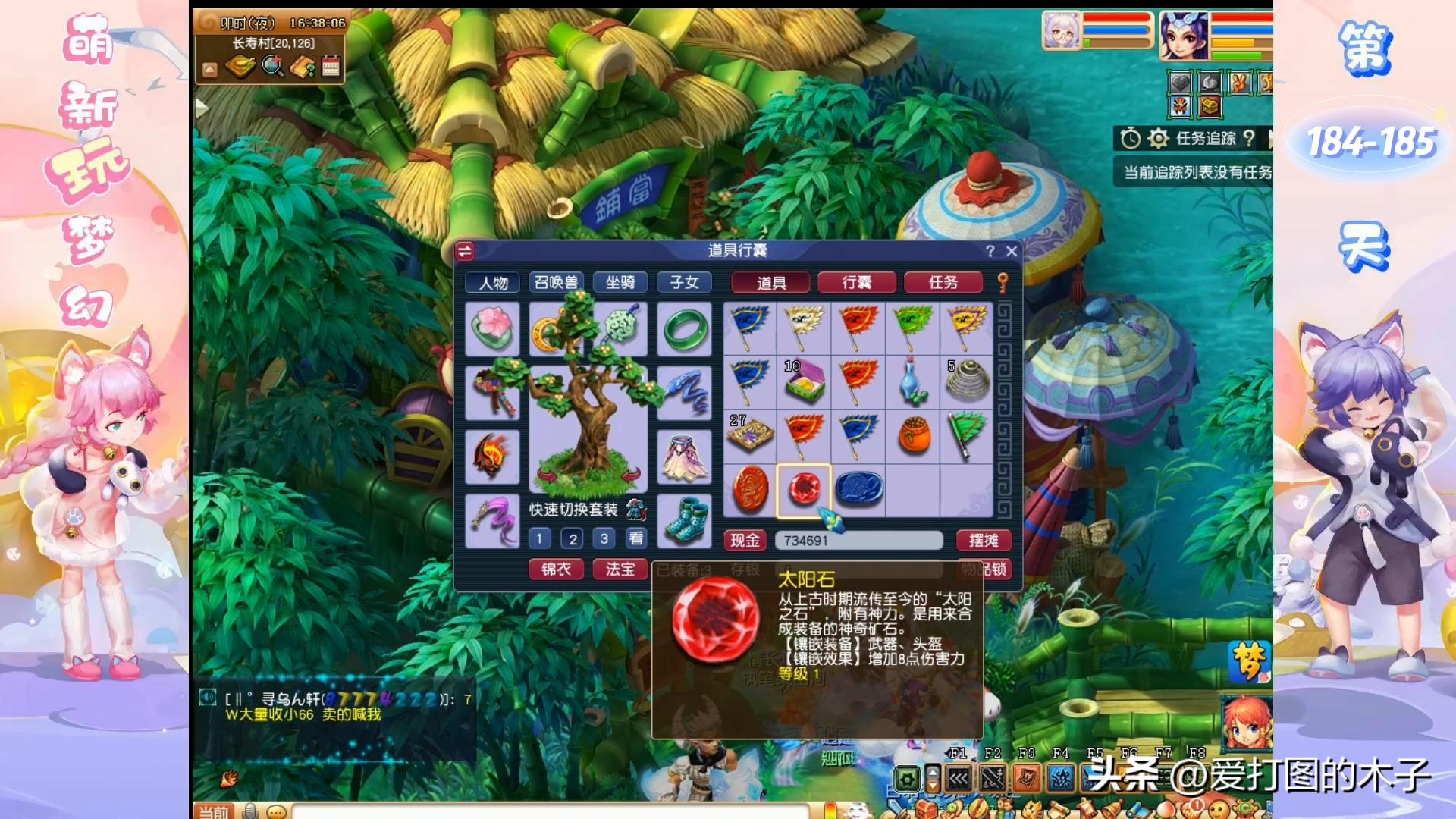This screenshot has height=819, width=1456.
Task: Switch to the 任务 tab in the bag window
Action: pos(943,282)
